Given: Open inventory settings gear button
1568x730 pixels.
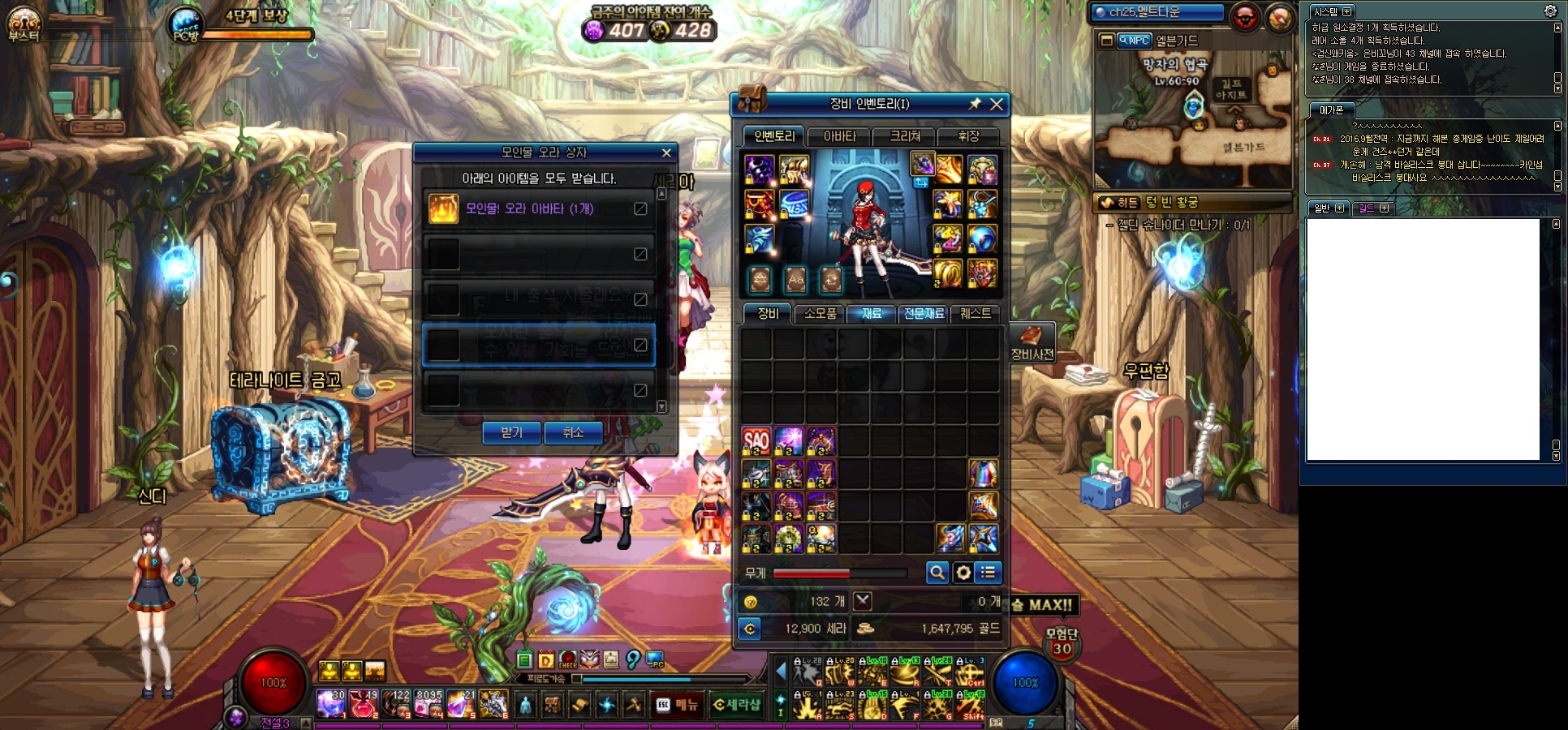Looking at the screenshot, I should coord(963,573).
